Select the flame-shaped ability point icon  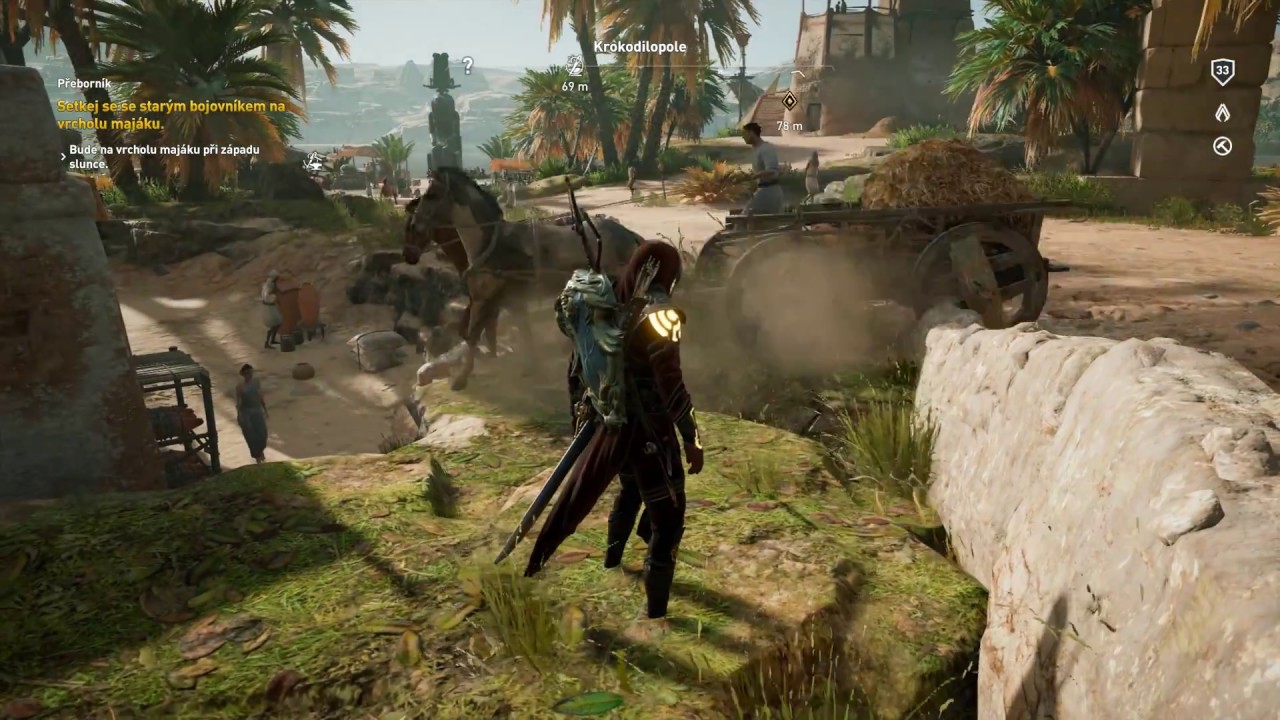click(x=1222, y=113)
